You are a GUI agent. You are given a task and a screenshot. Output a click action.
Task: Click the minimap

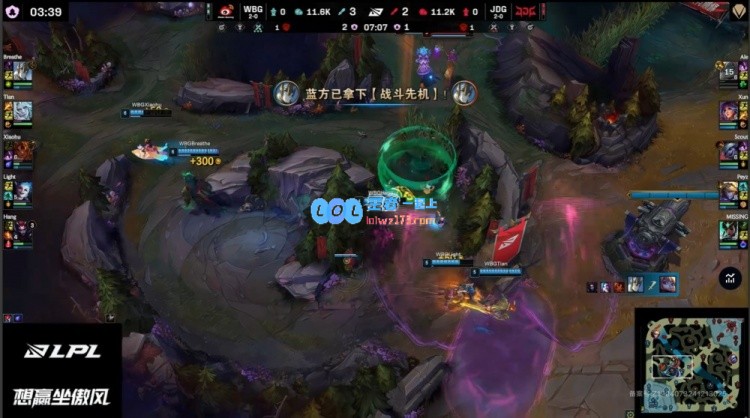pos(691,361)
